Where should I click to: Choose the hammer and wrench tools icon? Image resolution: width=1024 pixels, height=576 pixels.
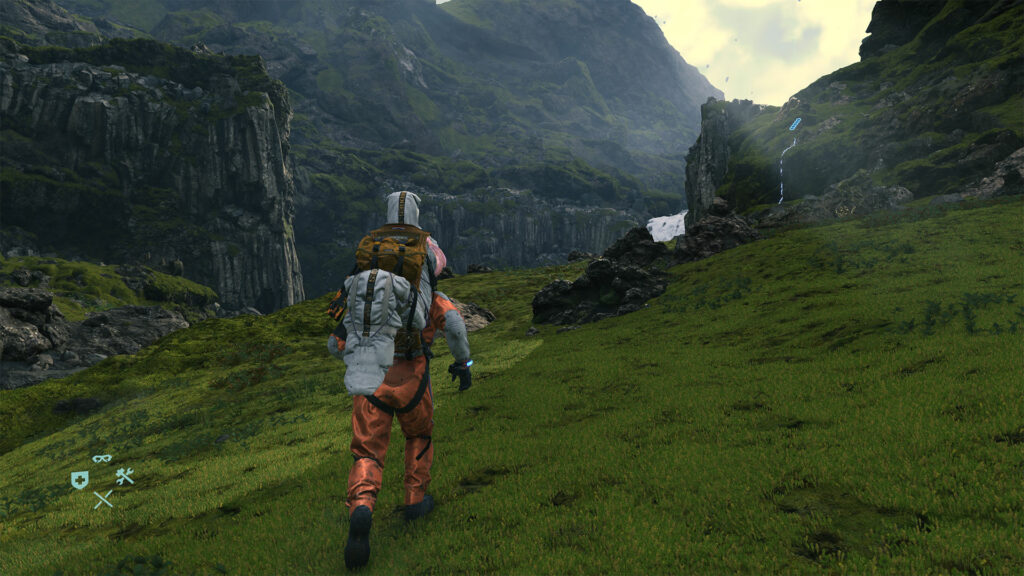point(124,477)
